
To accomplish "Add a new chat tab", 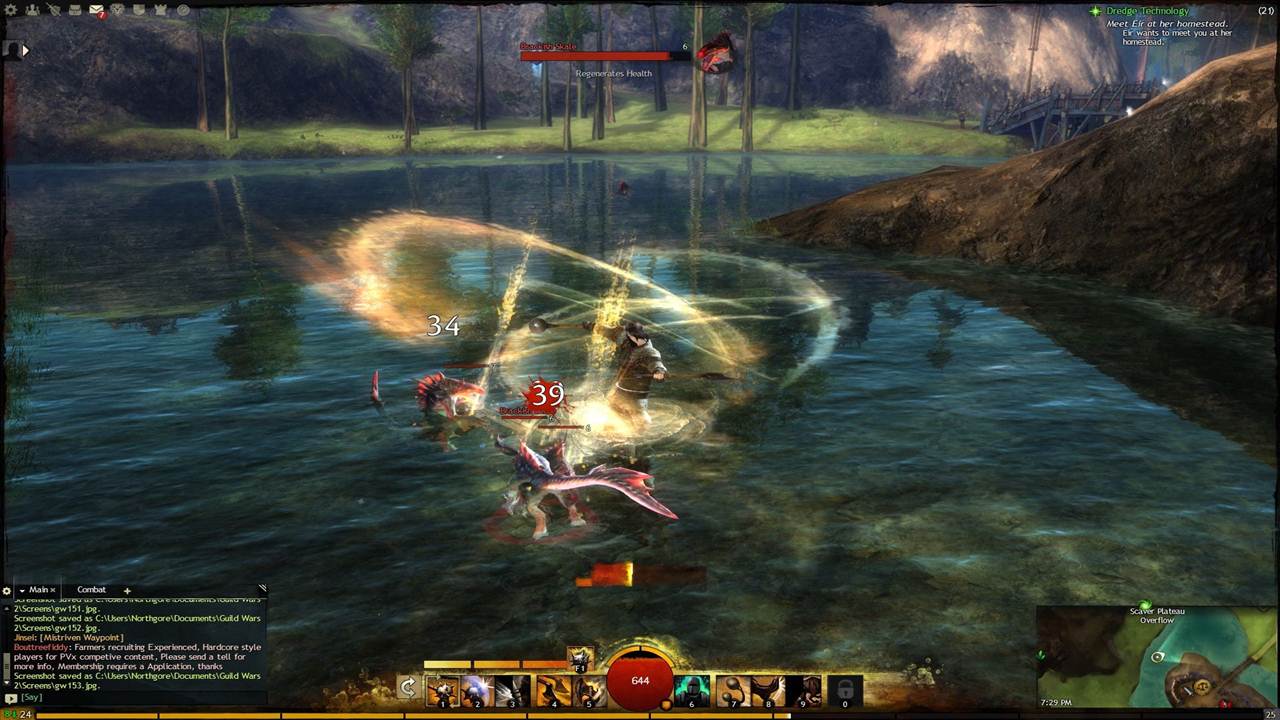I will click(127, 591).
